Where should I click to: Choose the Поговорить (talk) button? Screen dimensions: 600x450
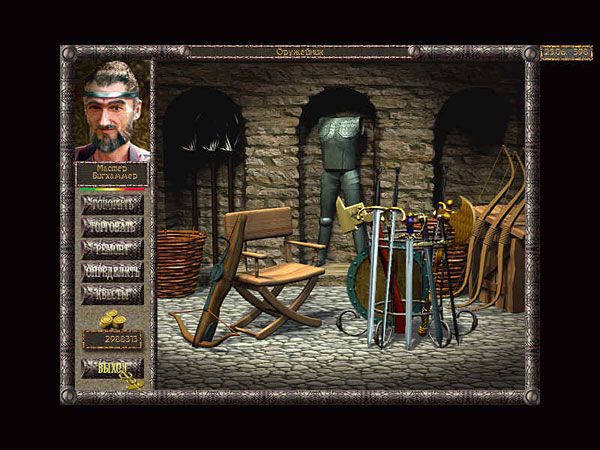coord(112,203)
